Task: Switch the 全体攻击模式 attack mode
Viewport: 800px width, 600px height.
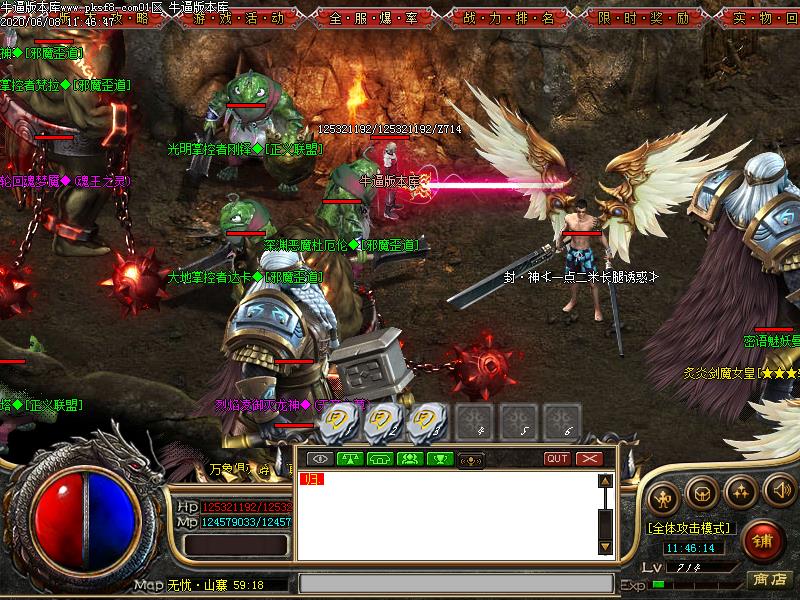Action: (688, 527)
